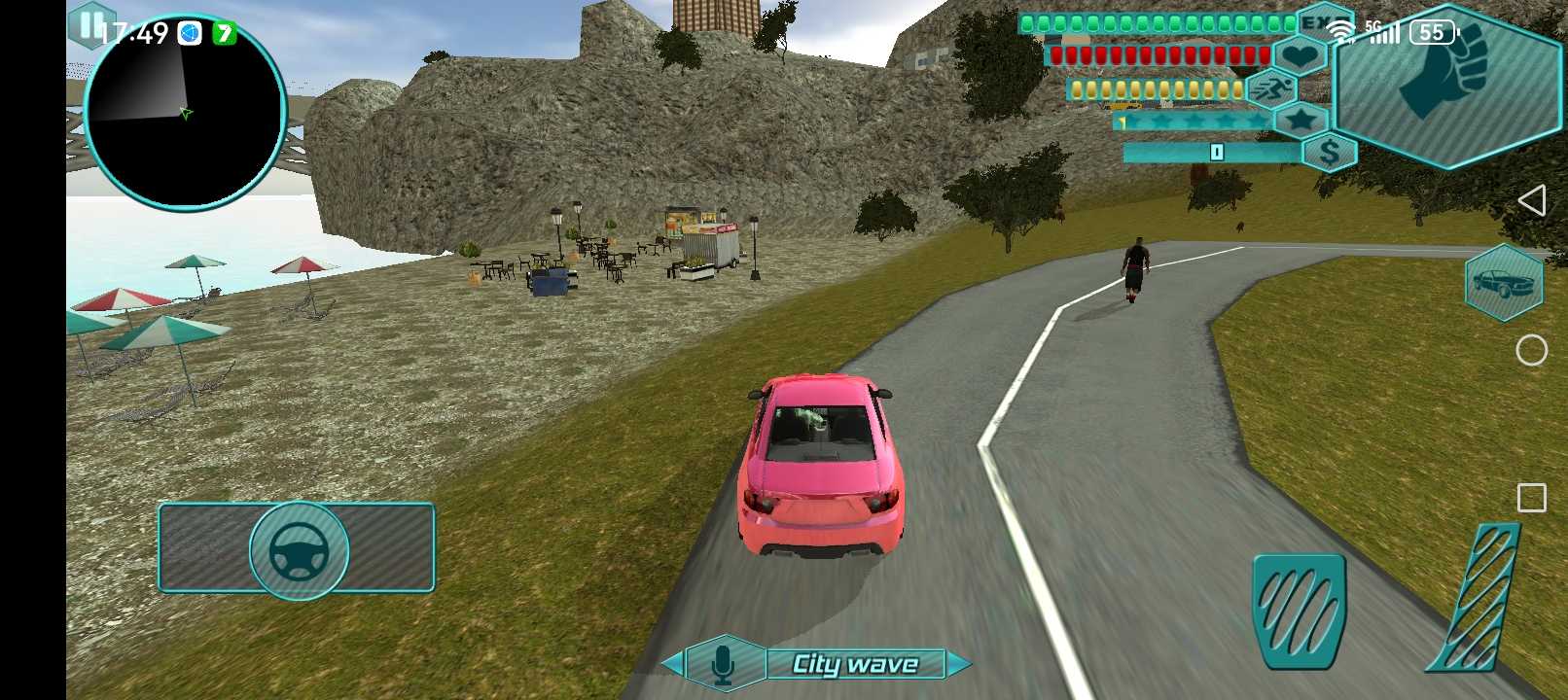Tap the fist weapon selector hexagon

1443,85
